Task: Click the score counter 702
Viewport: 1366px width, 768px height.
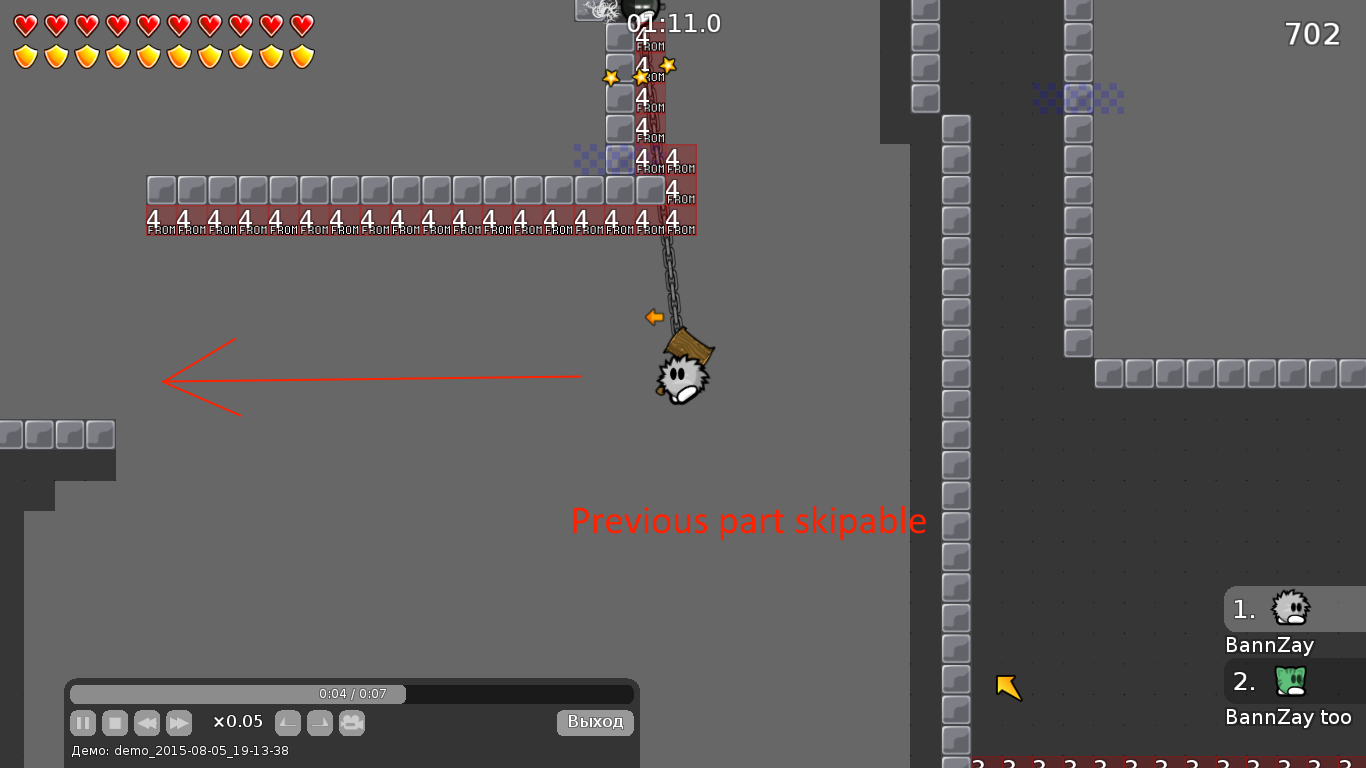Action: coord(1314,34)
